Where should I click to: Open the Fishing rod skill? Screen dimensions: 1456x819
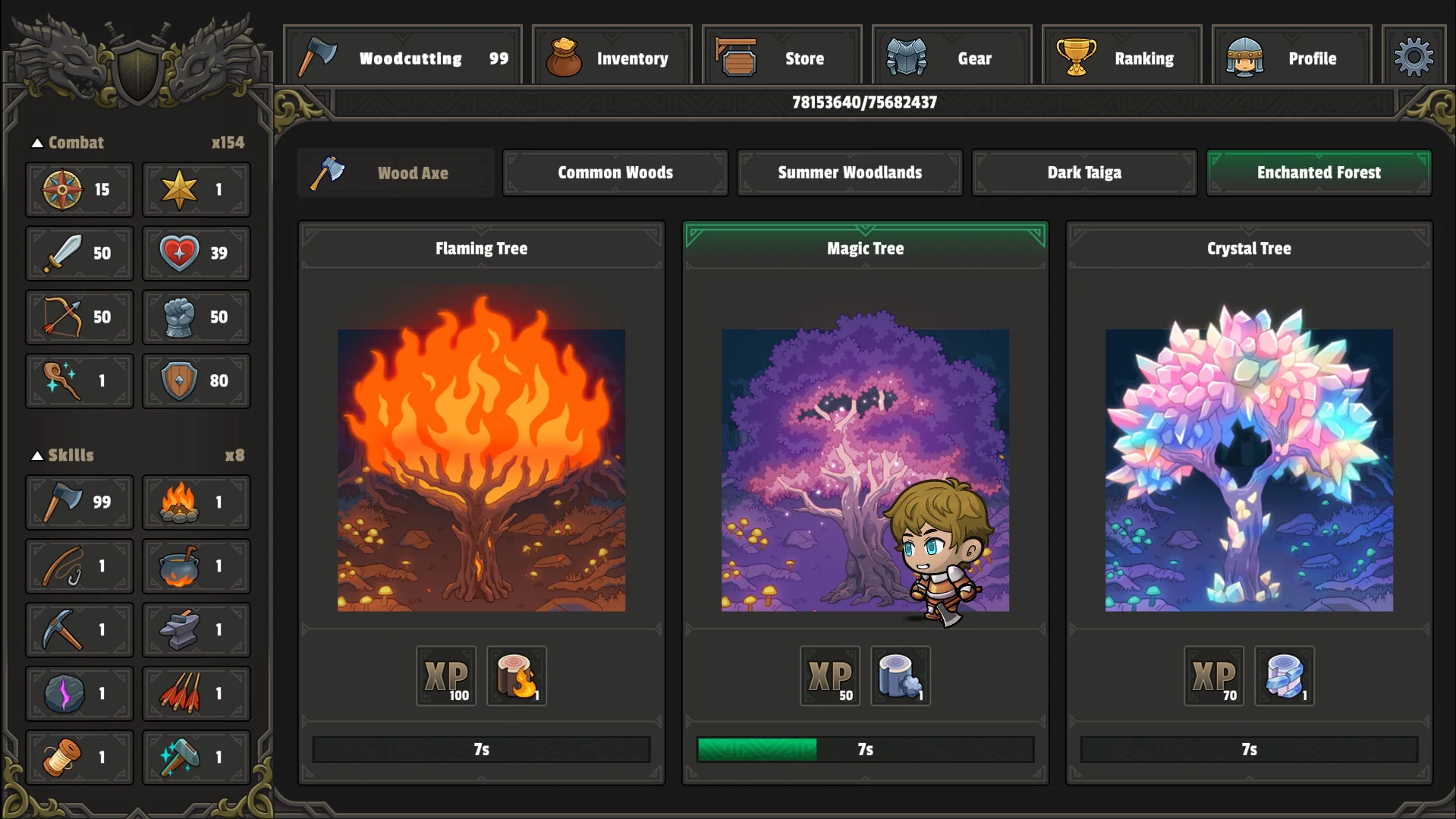point(79,566)
